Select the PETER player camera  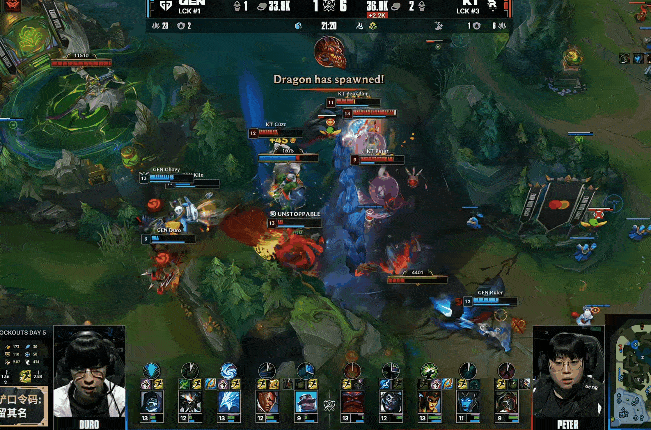(x=568, y=372)
